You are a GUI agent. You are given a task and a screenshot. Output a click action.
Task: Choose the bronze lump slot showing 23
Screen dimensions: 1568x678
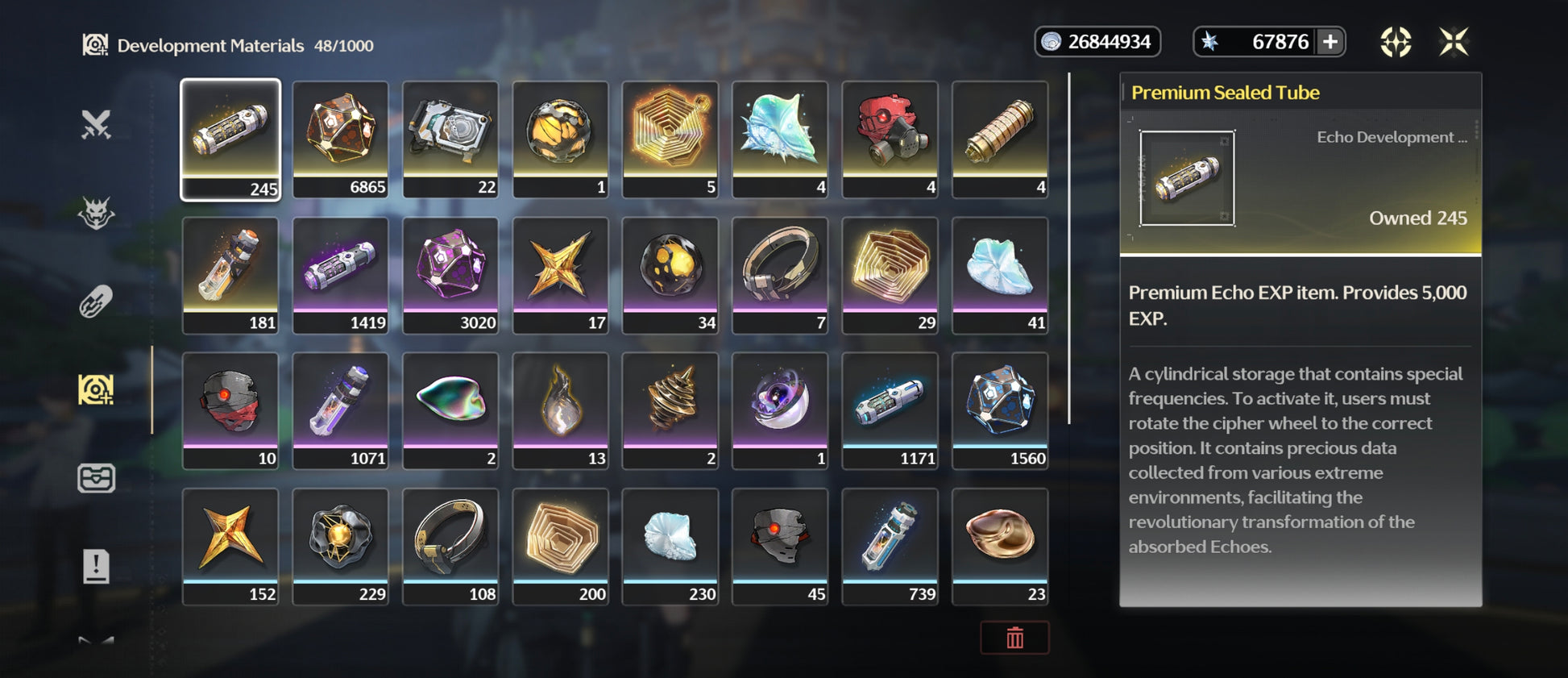click(x=1000, y=545)
